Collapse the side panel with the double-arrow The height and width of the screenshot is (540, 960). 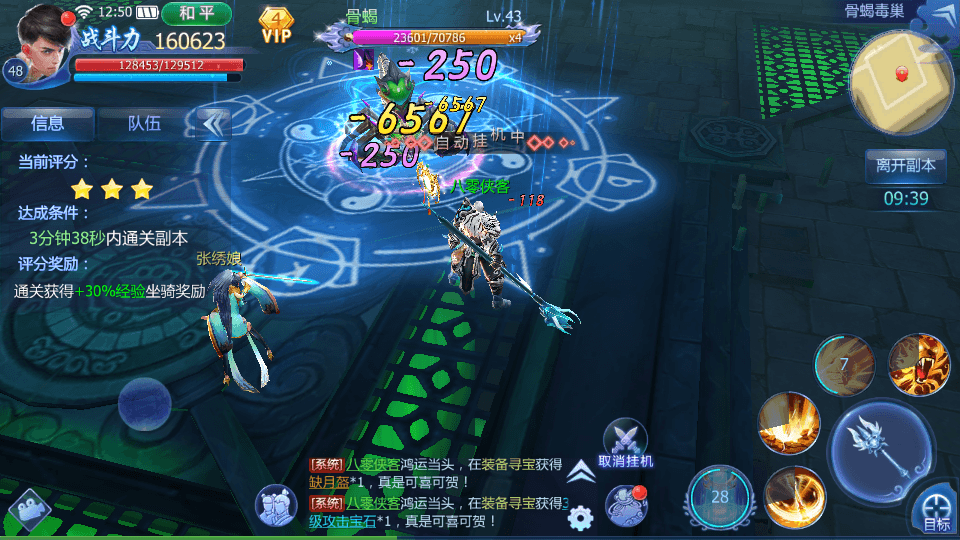coord(212,124)
